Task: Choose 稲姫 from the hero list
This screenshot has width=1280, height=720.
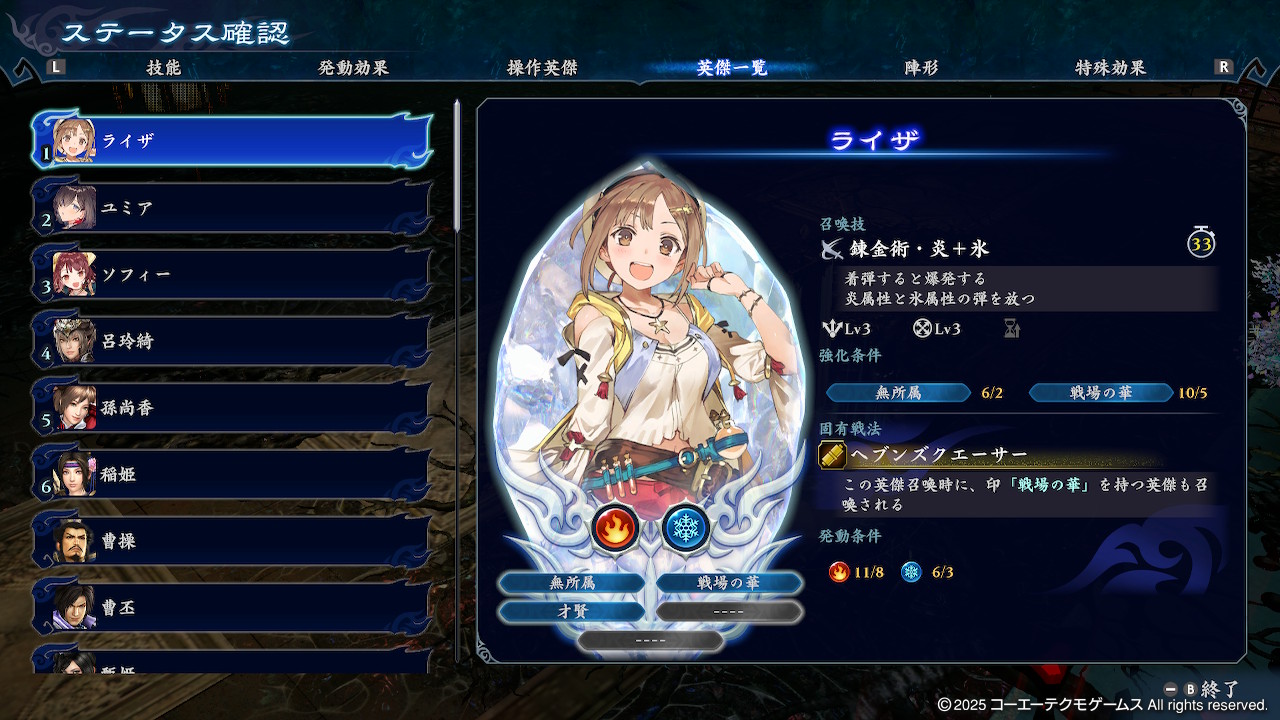Action: pyautogui.click(x=232, y=474)
